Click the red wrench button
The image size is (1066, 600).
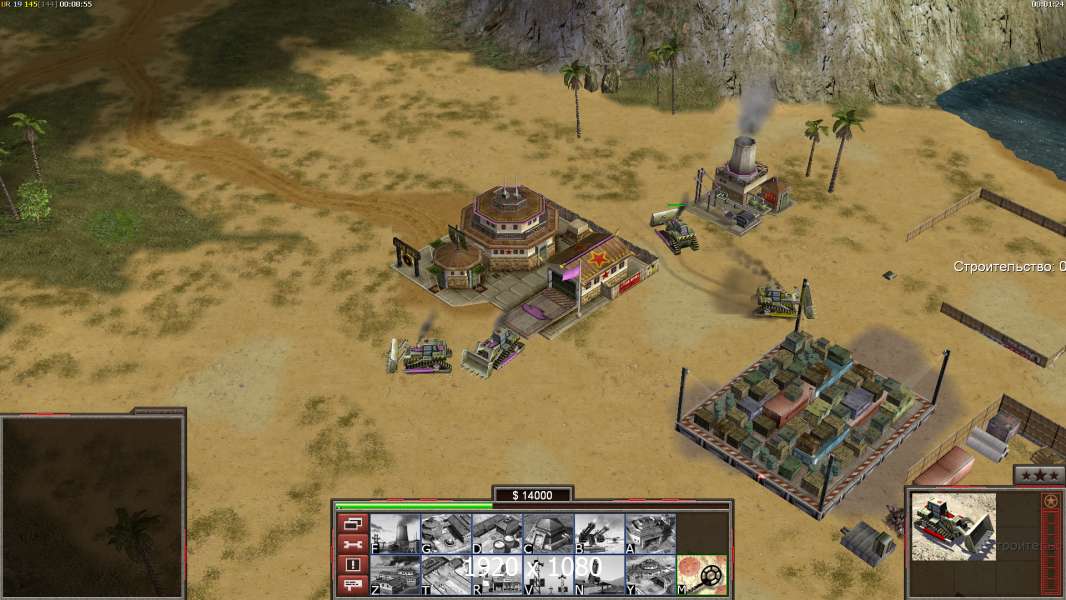(352, 544)
